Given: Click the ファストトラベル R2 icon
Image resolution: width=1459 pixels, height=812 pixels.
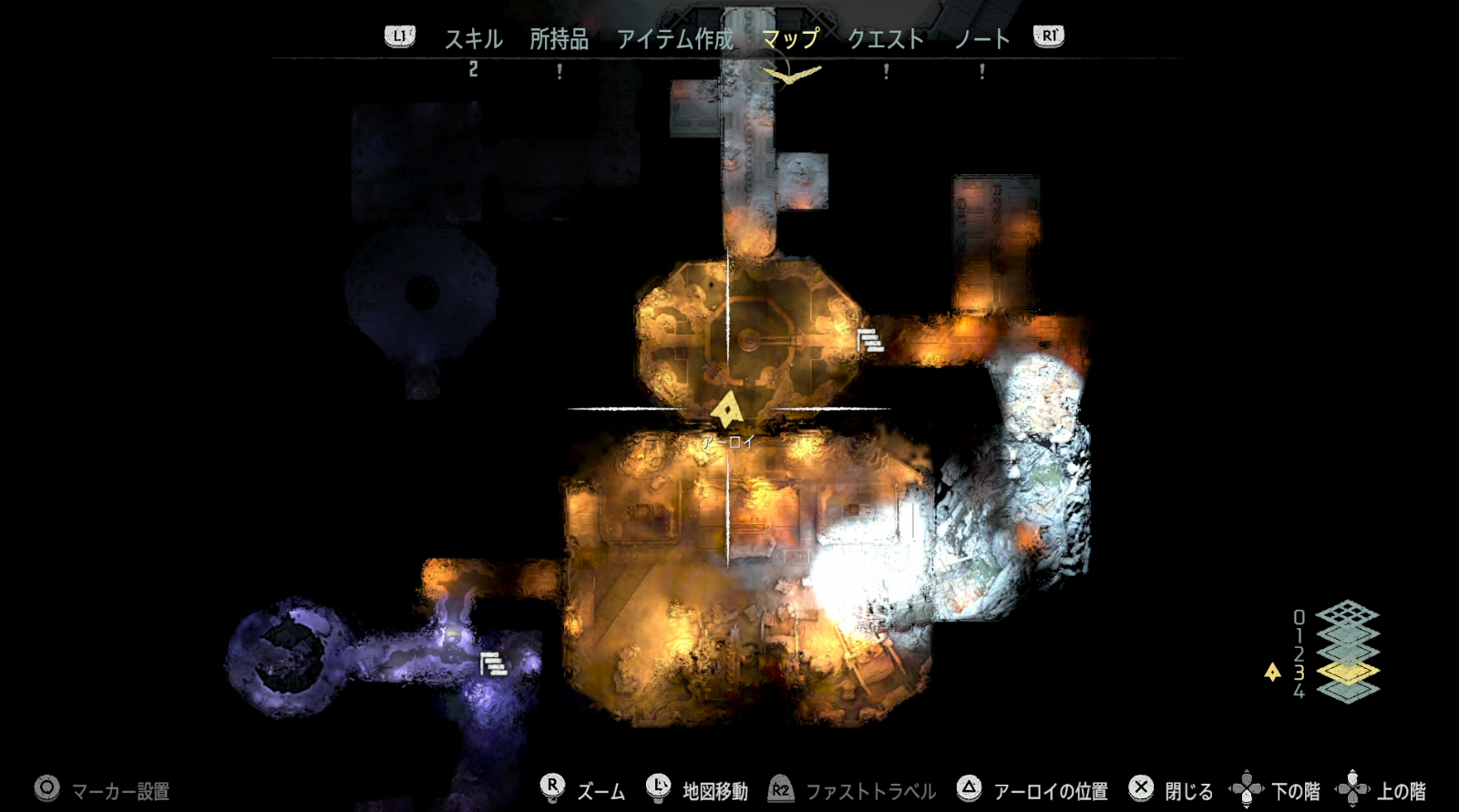Looking at the screenshot, I should 779,789.
